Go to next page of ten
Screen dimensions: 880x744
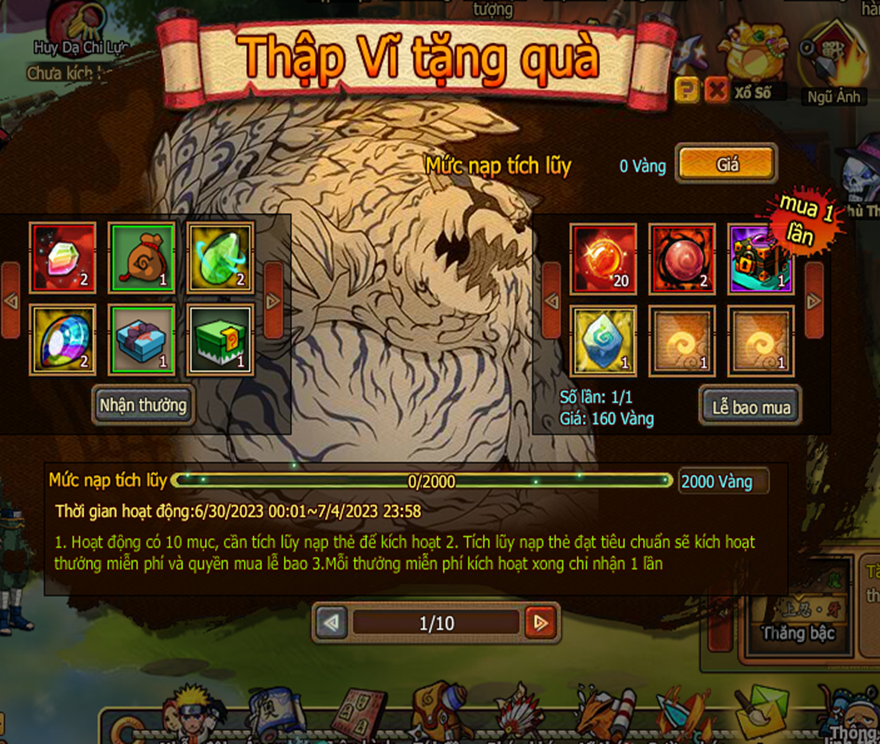pyautogui.click(x=540, y=623)
